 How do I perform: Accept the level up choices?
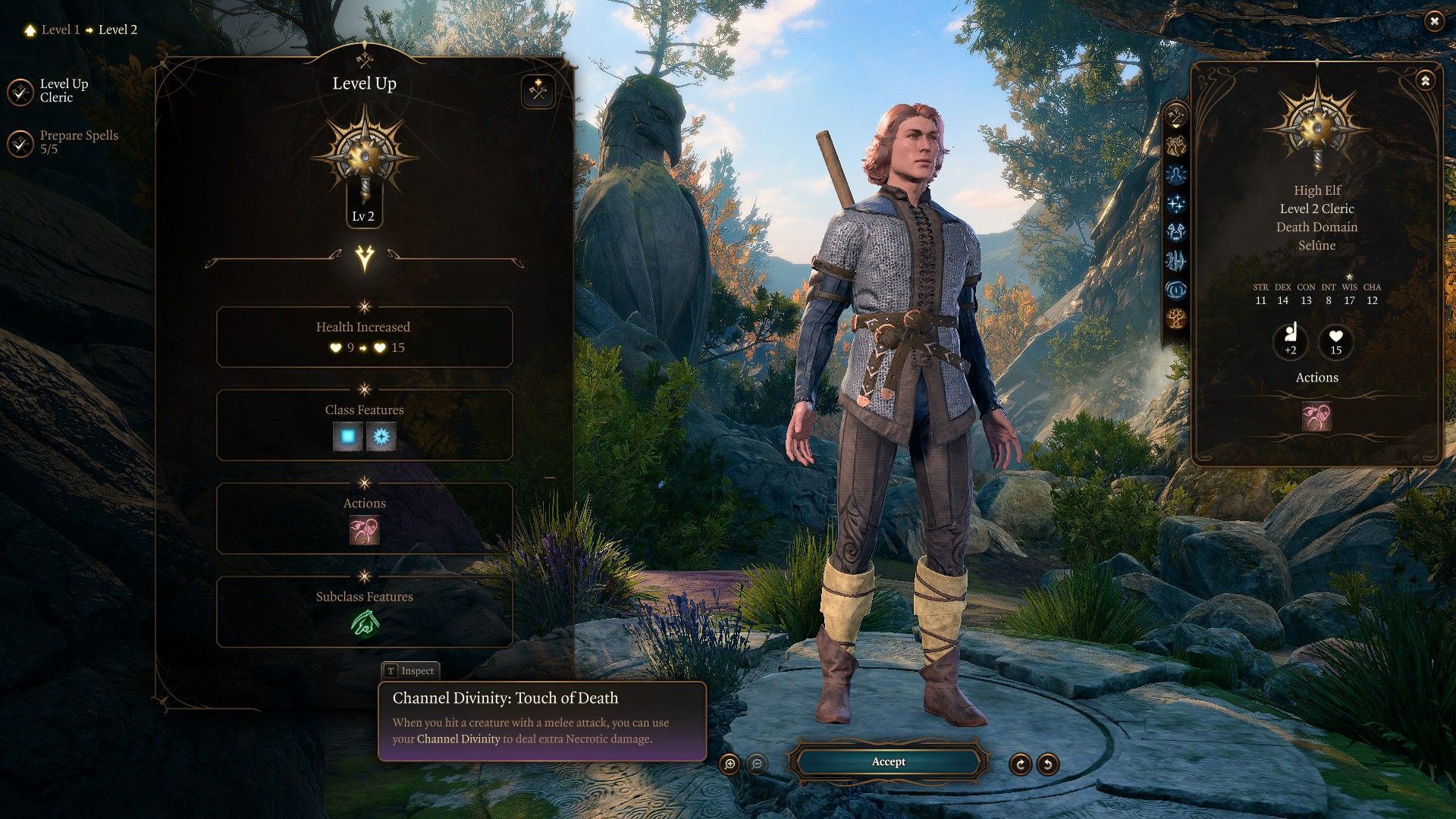pos(888,762)
